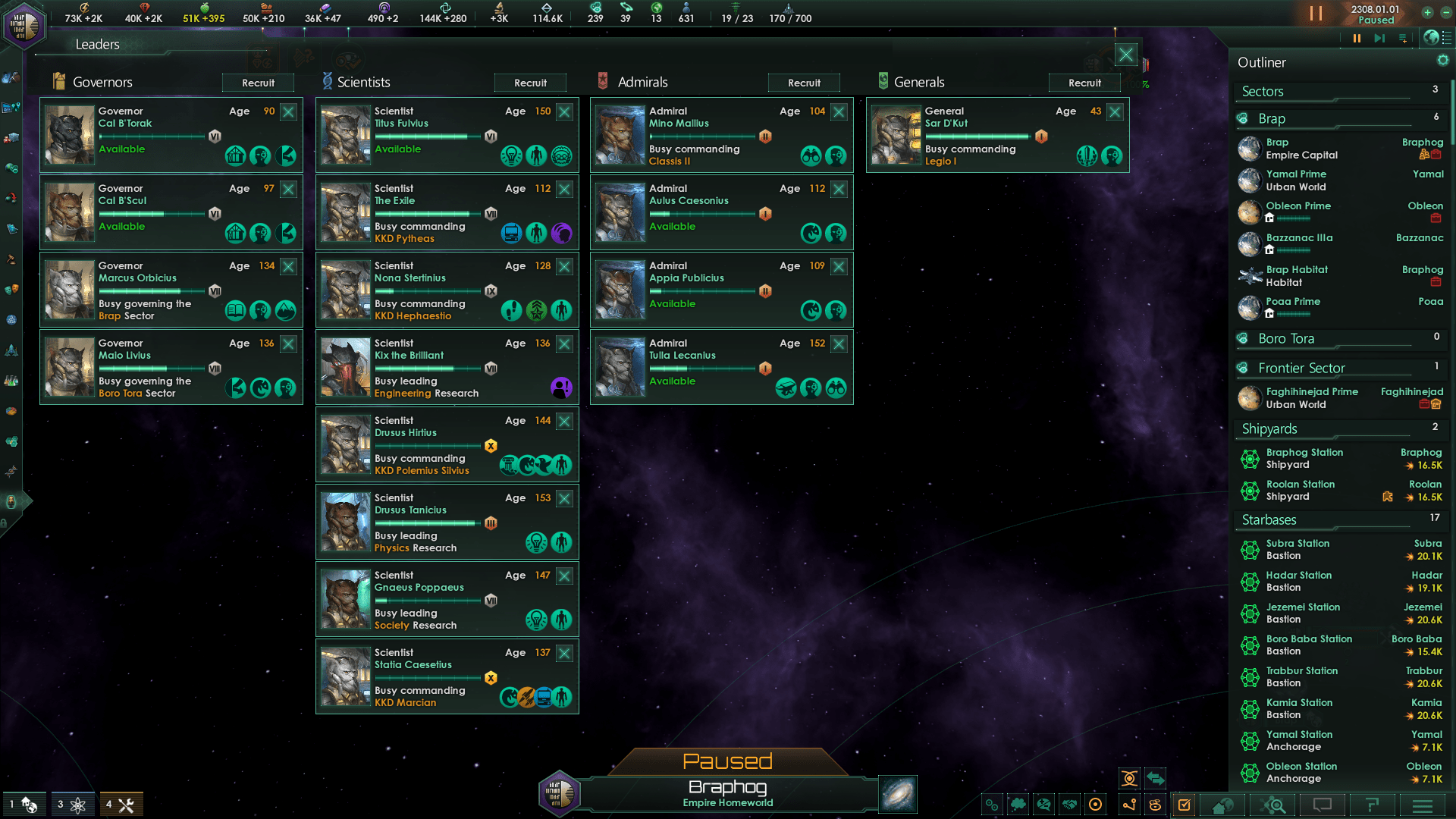Dismiss Scientist Titus Fulvius
Screen dimensions: 1456x819
564,112
